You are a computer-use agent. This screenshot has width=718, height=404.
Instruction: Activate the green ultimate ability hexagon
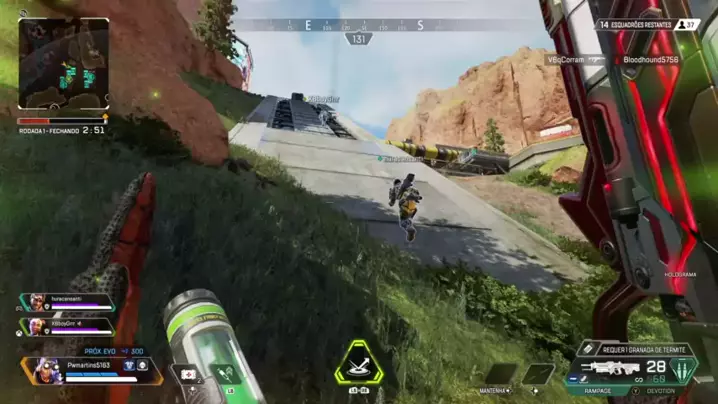[358, 365]
